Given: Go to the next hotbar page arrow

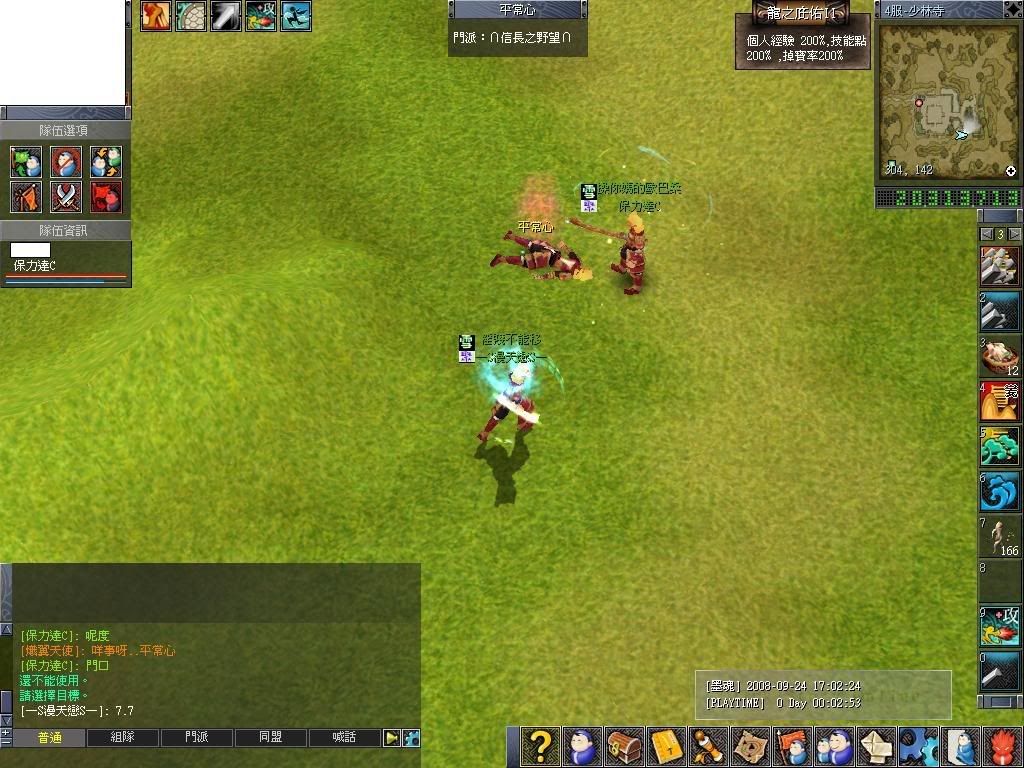Looking at the screenshot, I should 1015,234.
